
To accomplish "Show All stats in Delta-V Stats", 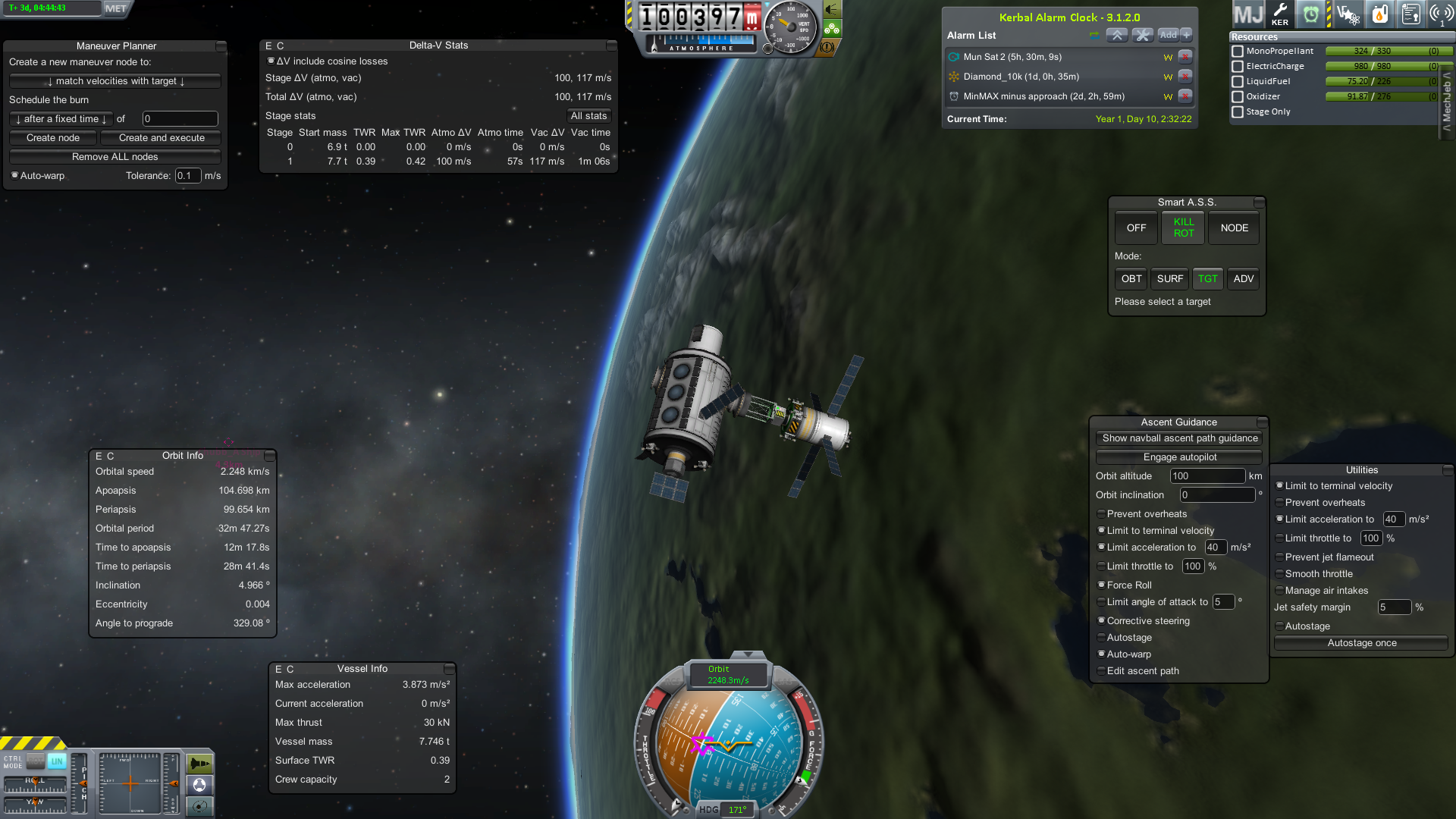I will 588,116.
